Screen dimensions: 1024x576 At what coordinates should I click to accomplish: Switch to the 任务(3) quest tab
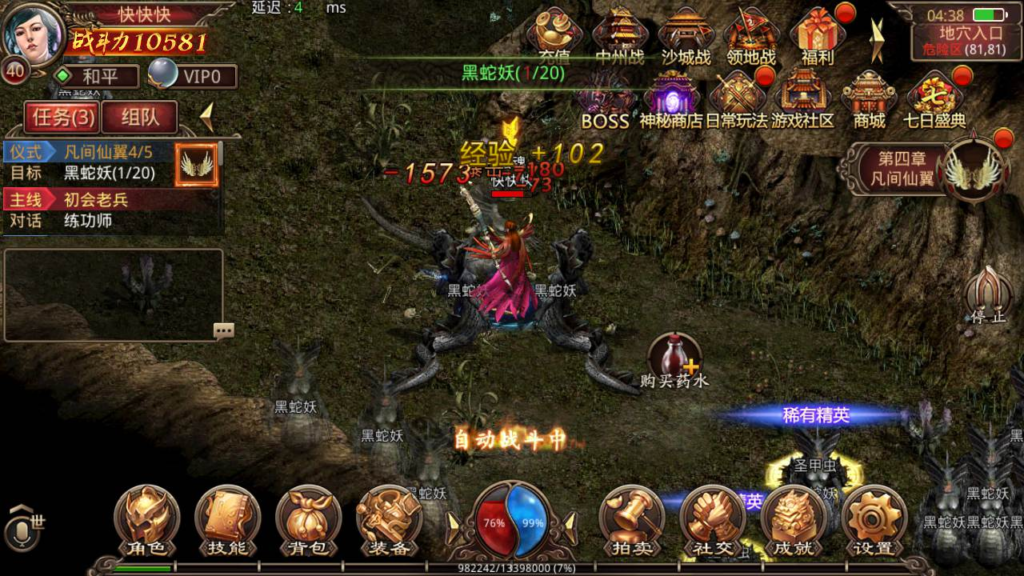point(62,117)
